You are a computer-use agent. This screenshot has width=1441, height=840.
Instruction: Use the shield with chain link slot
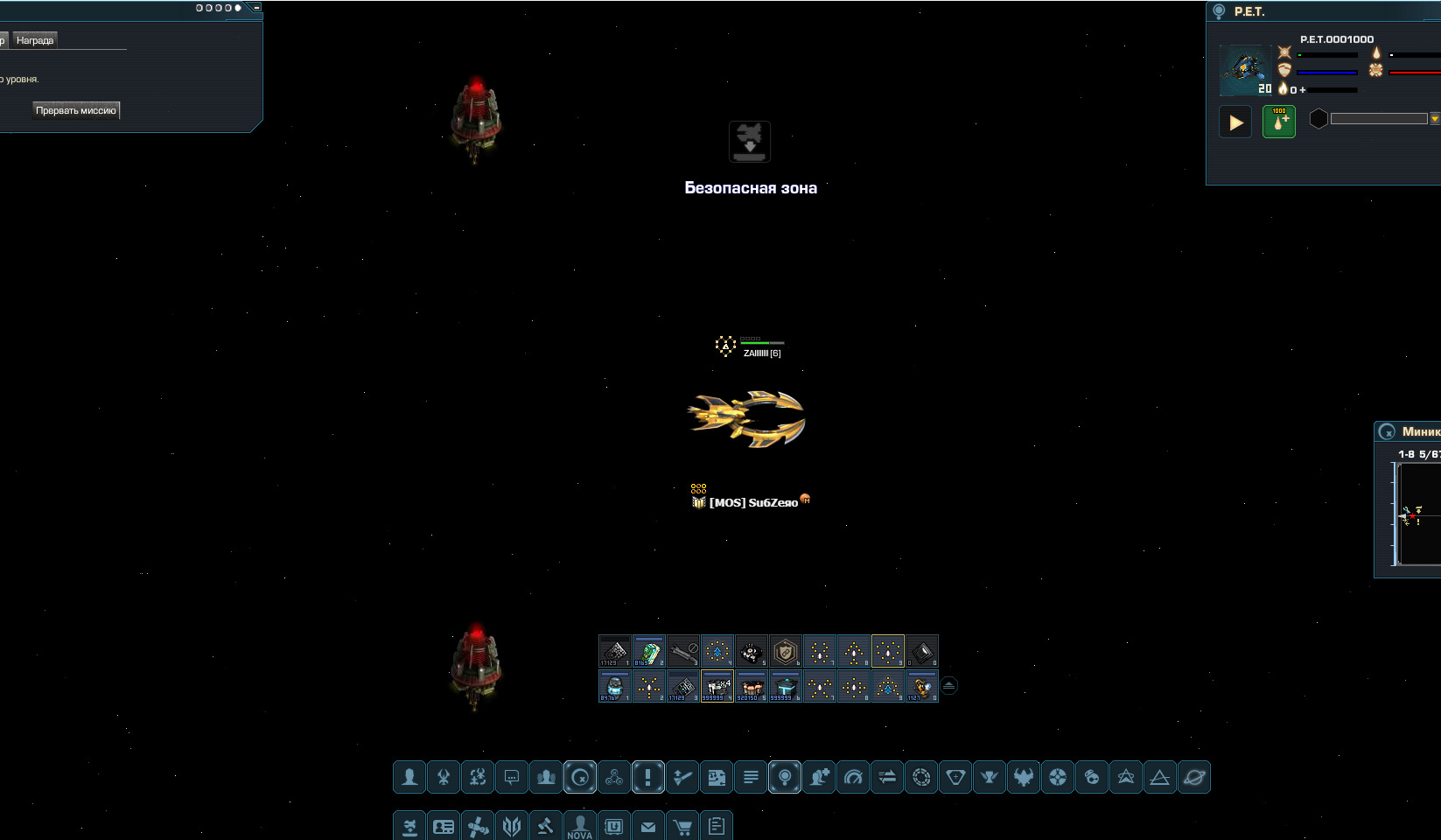tap(785, 652)
